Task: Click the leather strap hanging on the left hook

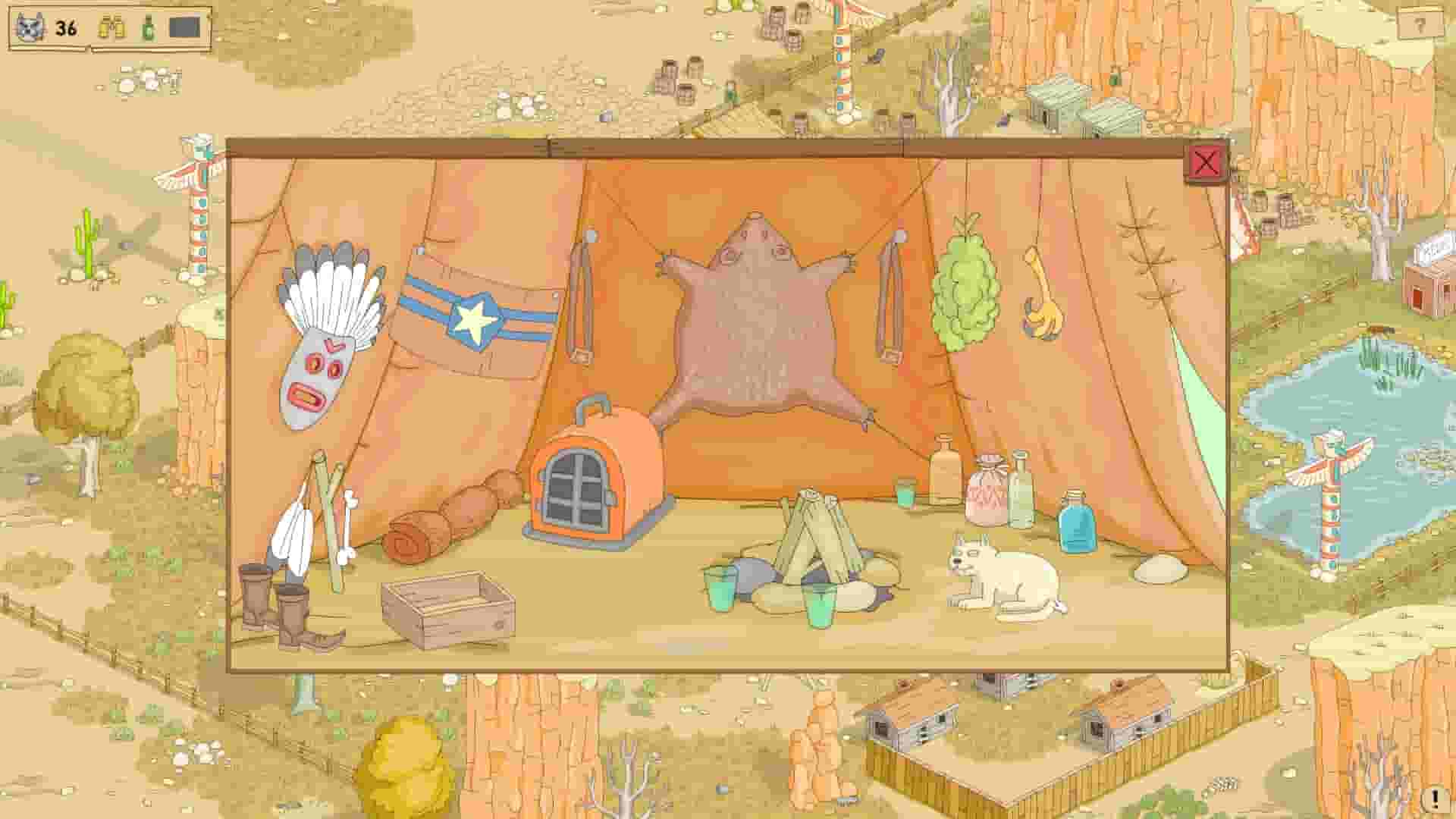Action: pos(580,303)
